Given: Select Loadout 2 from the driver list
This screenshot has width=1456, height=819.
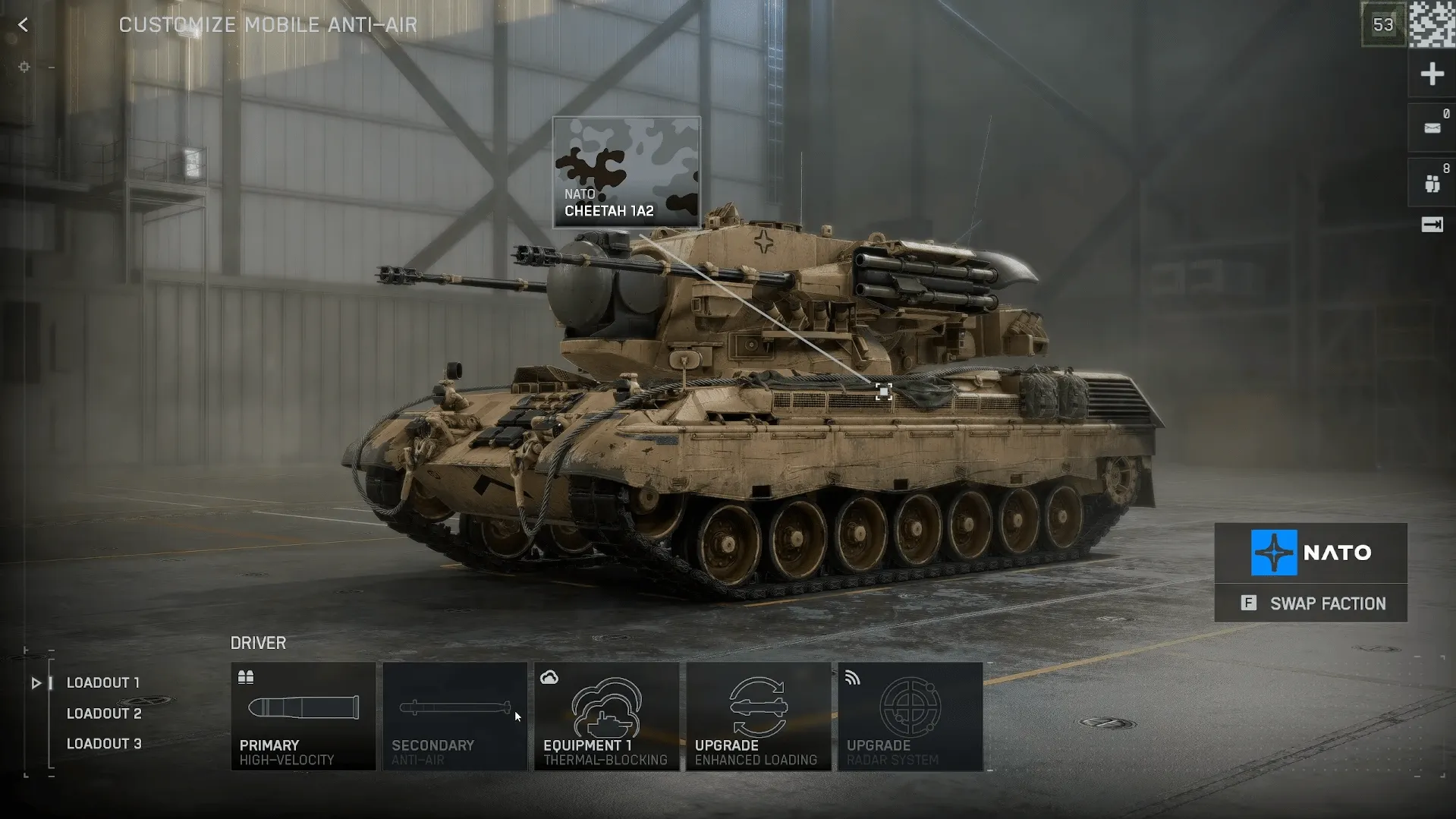Looking at the screenshot, I should pyautogui.click(x=104, y=713).
